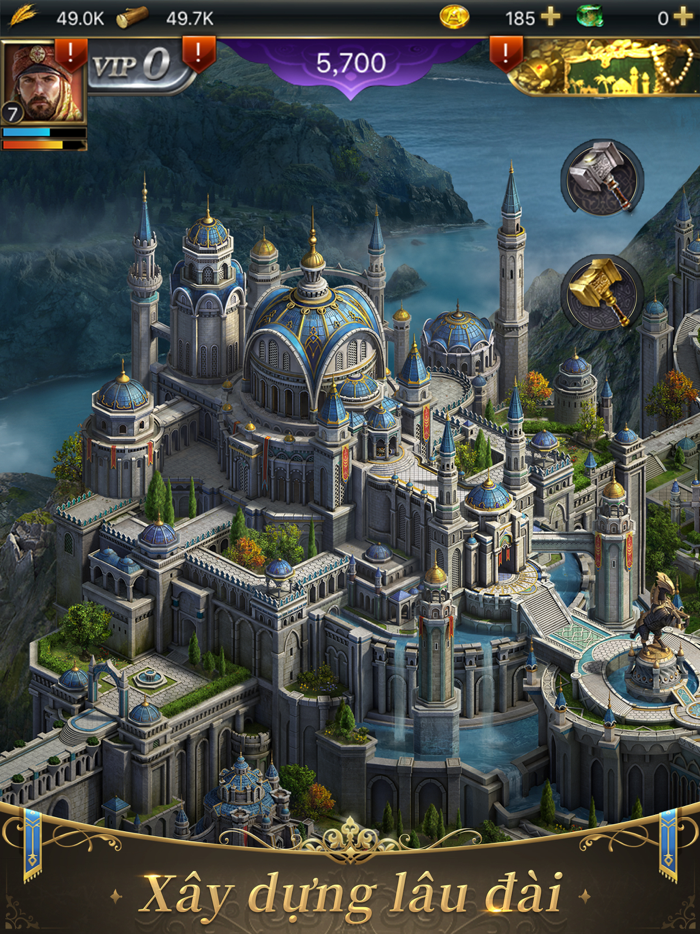This screenshot has height=934, width=700.
Task: Check the wheat food resource icon
Action: pos(23,16)
